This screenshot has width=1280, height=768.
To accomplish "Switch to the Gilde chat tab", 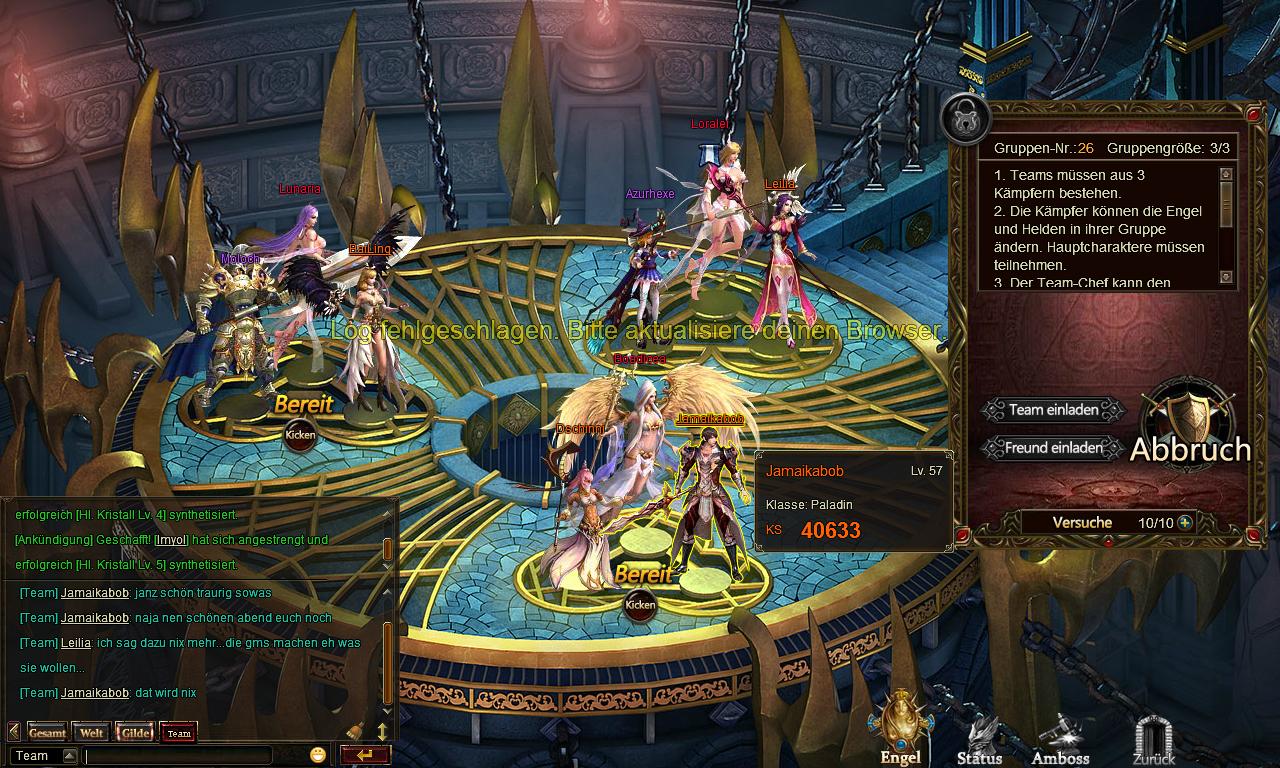I will 135,733.
